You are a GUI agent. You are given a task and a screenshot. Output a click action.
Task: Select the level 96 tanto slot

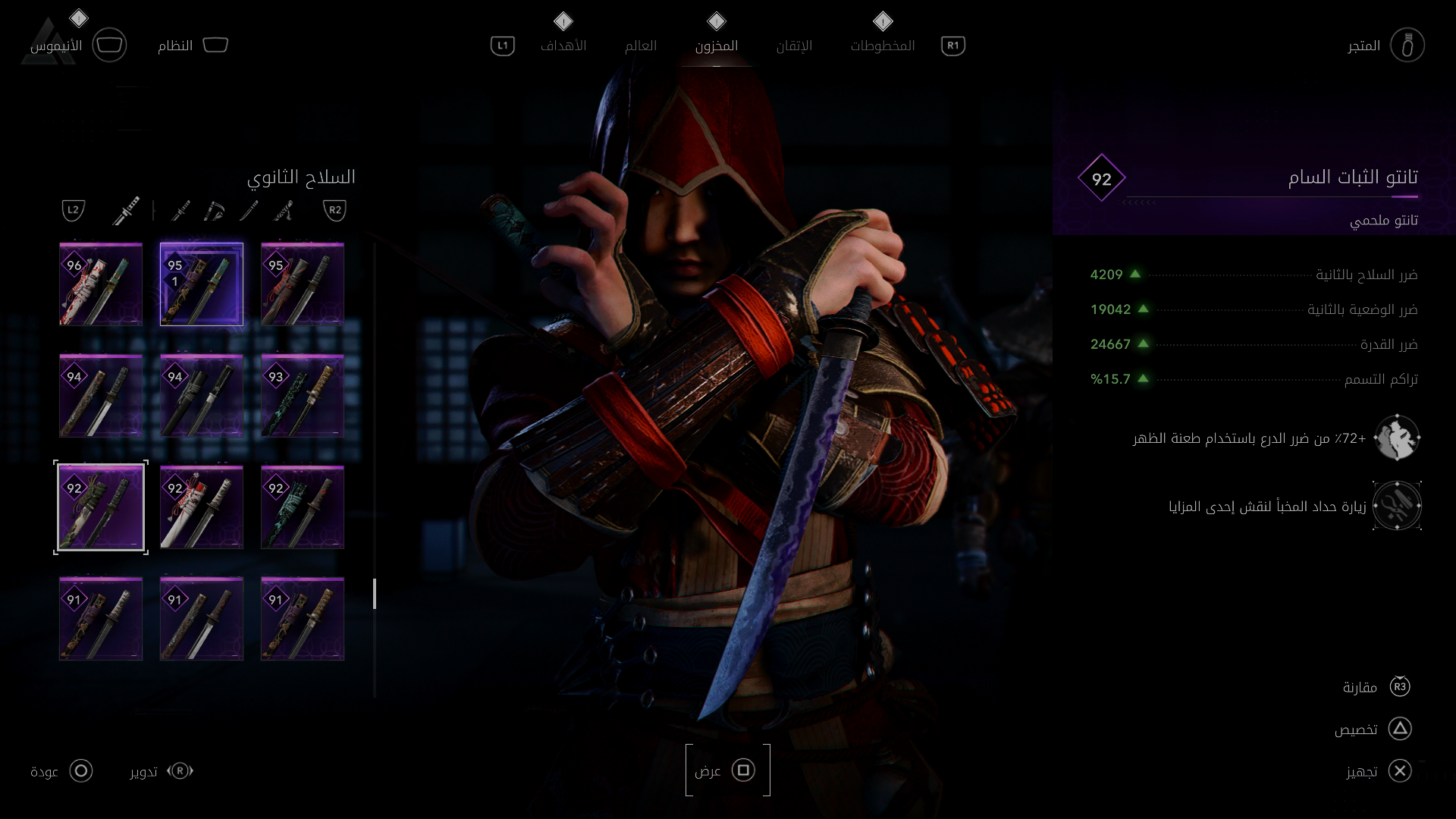pyautogui.click(x=101, y=284)
